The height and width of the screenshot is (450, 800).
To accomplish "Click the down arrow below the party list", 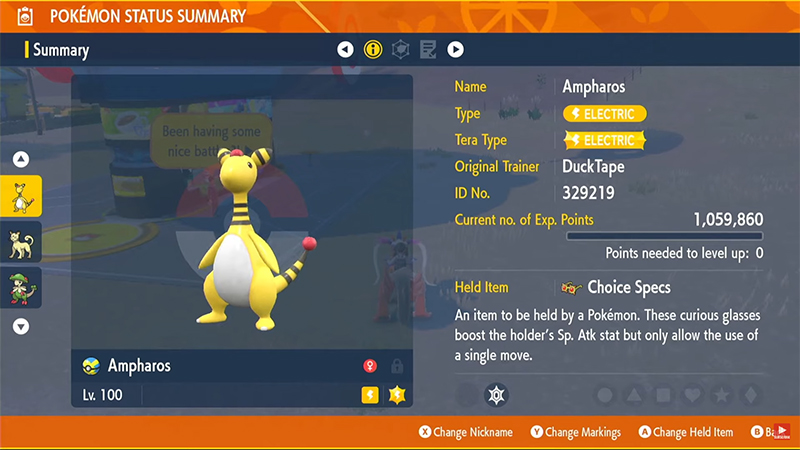I will coord(21,326).
